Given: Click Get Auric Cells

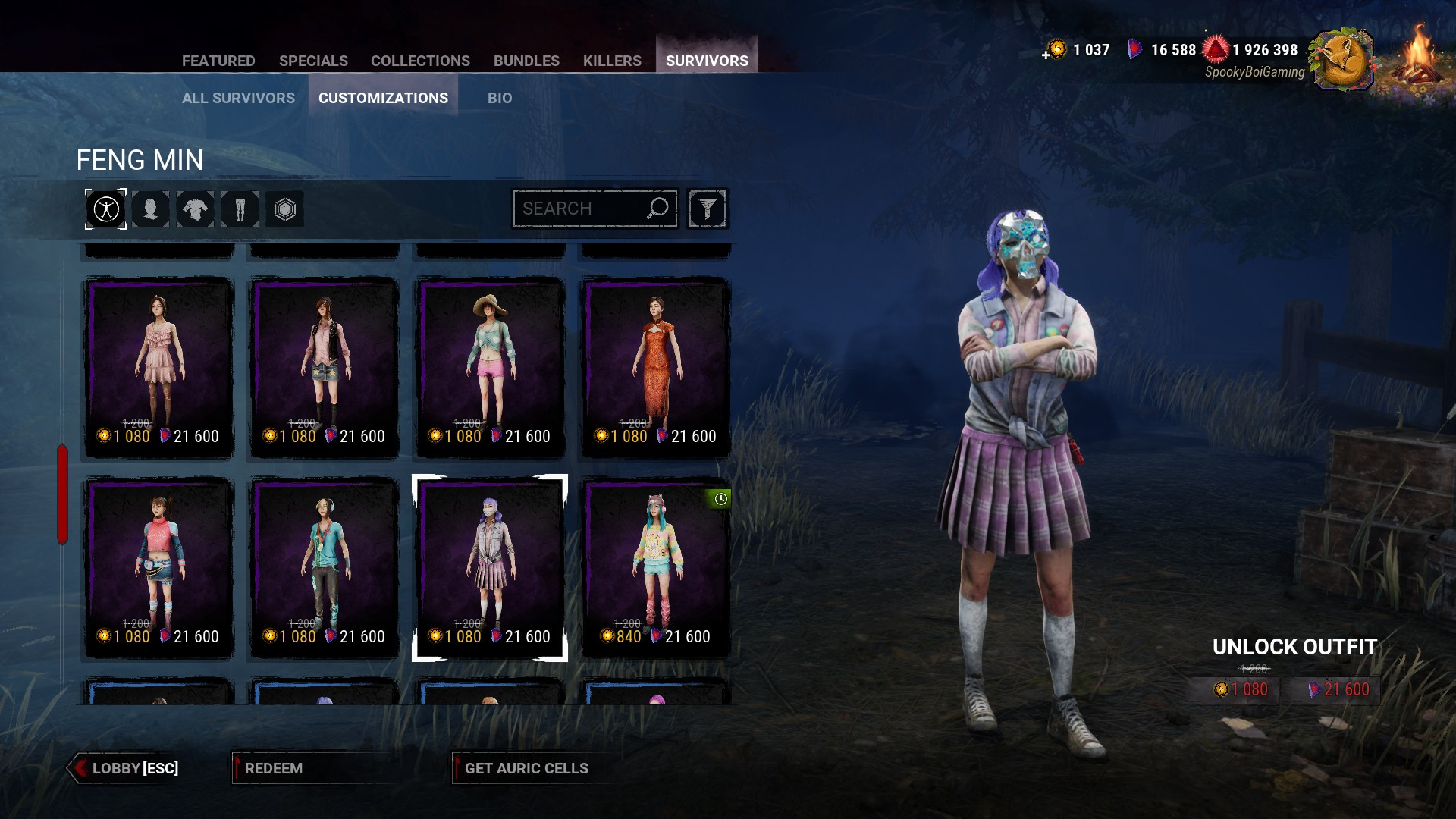Looking at the screenshot, I should [x=526, y=768].
